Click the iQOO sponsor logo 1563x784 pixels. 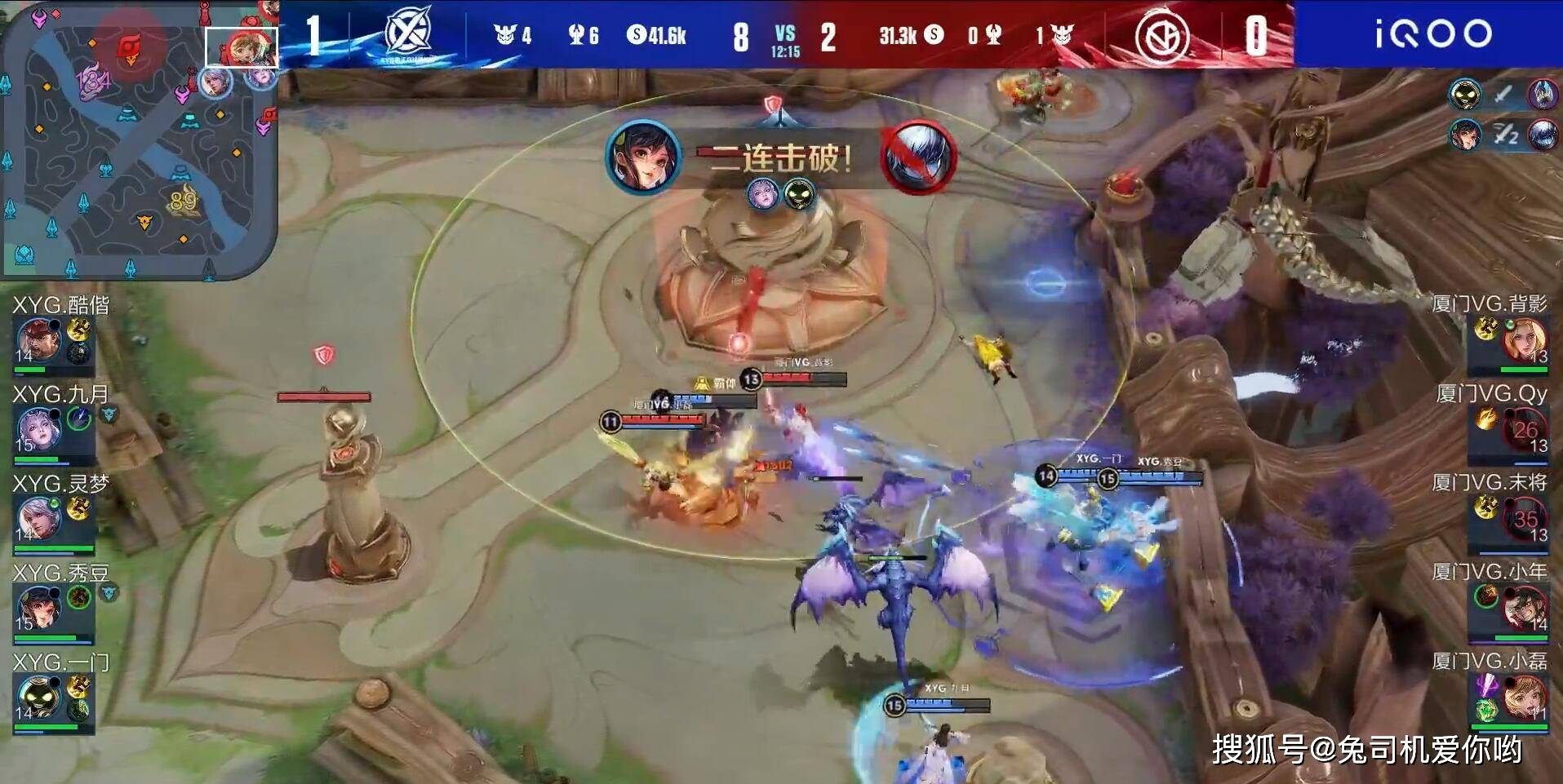pos(1433,34)
